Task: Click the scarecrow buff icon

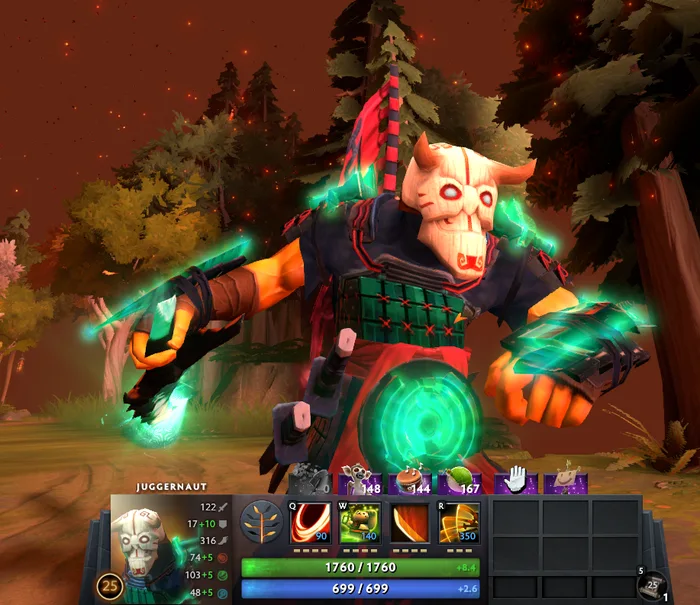Action: pyautogui.click(x=567, y=481)
